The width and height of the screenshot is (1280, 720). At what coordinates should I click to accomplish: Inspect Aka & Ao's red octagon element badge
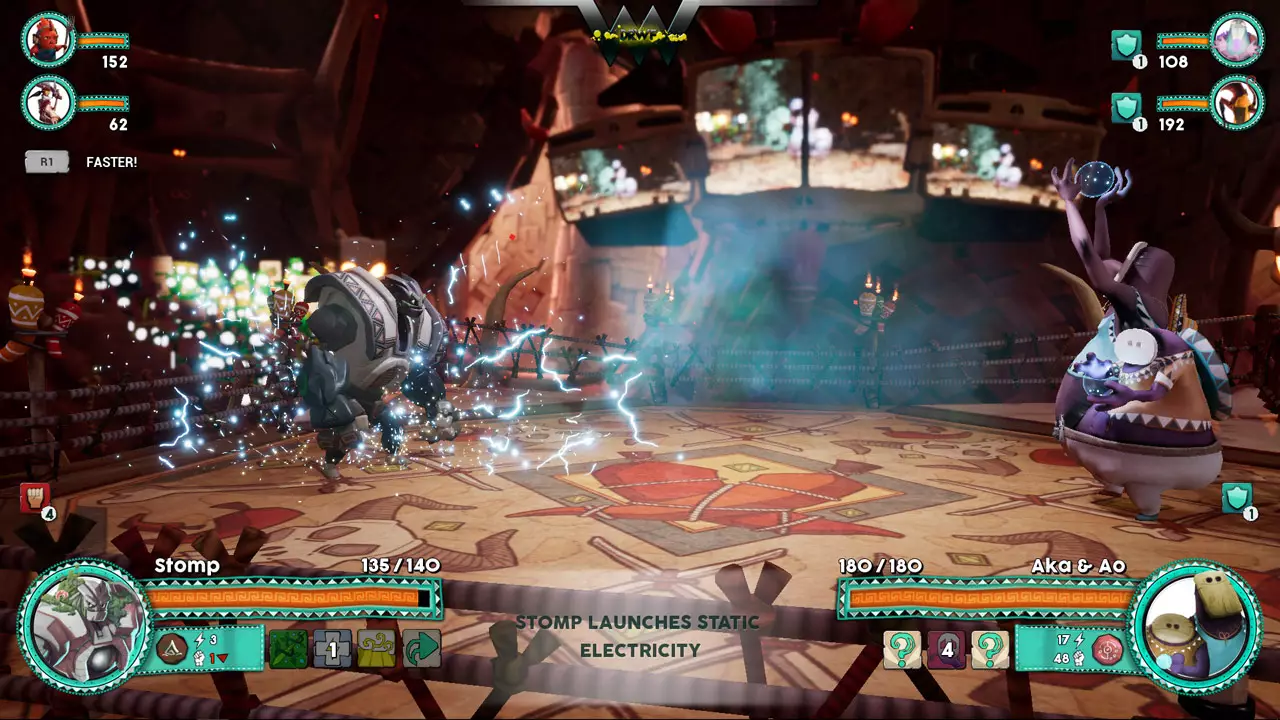pos(1107,650)
